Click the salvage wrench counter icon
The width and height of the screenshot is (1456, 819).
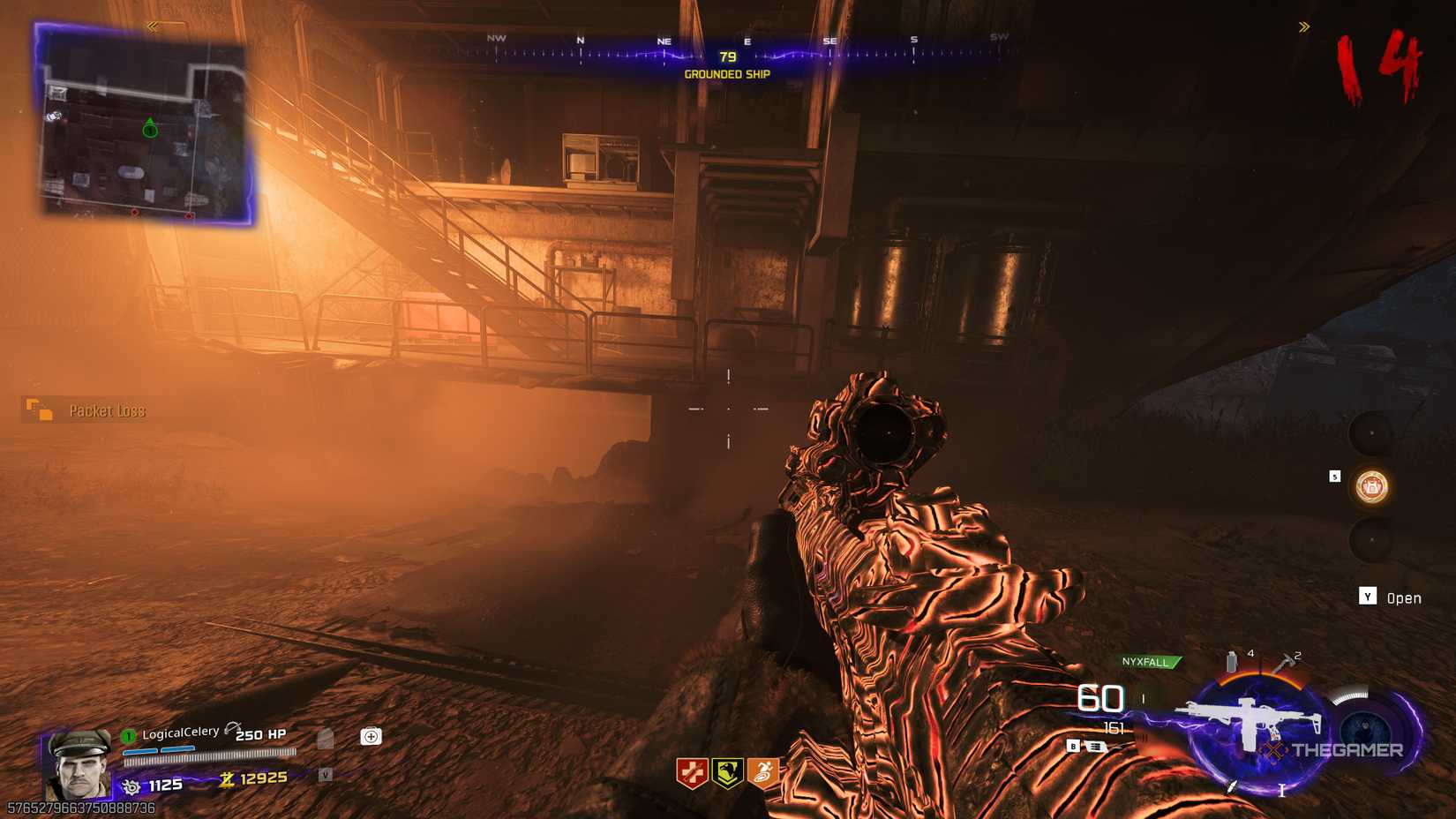(131, 785)
